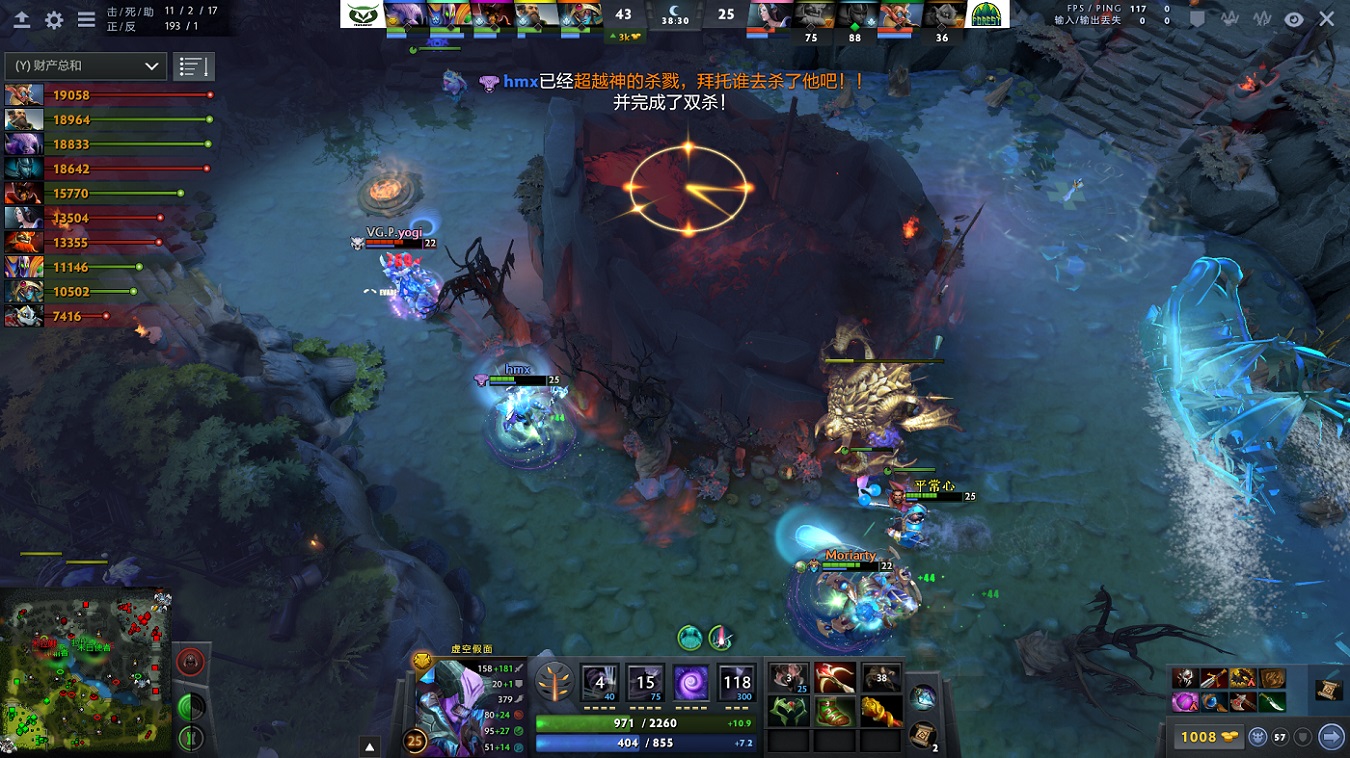This screenshot has width=1350, height=758.
Task: Click the Chronosphere ultimate ability icon
Action: click(x=736, y=683)
